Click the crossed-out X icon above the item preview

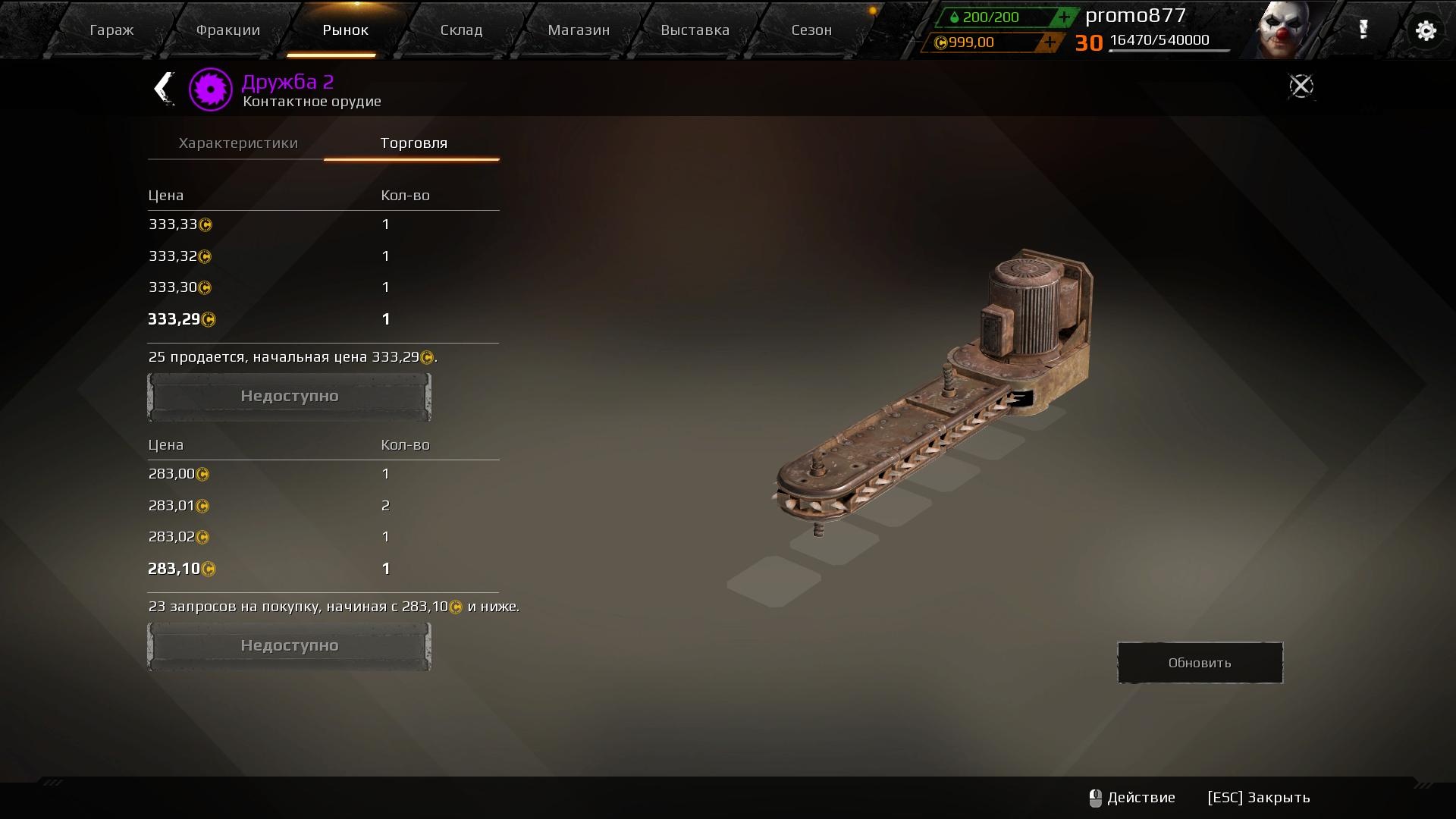[x=1301, y=86]
